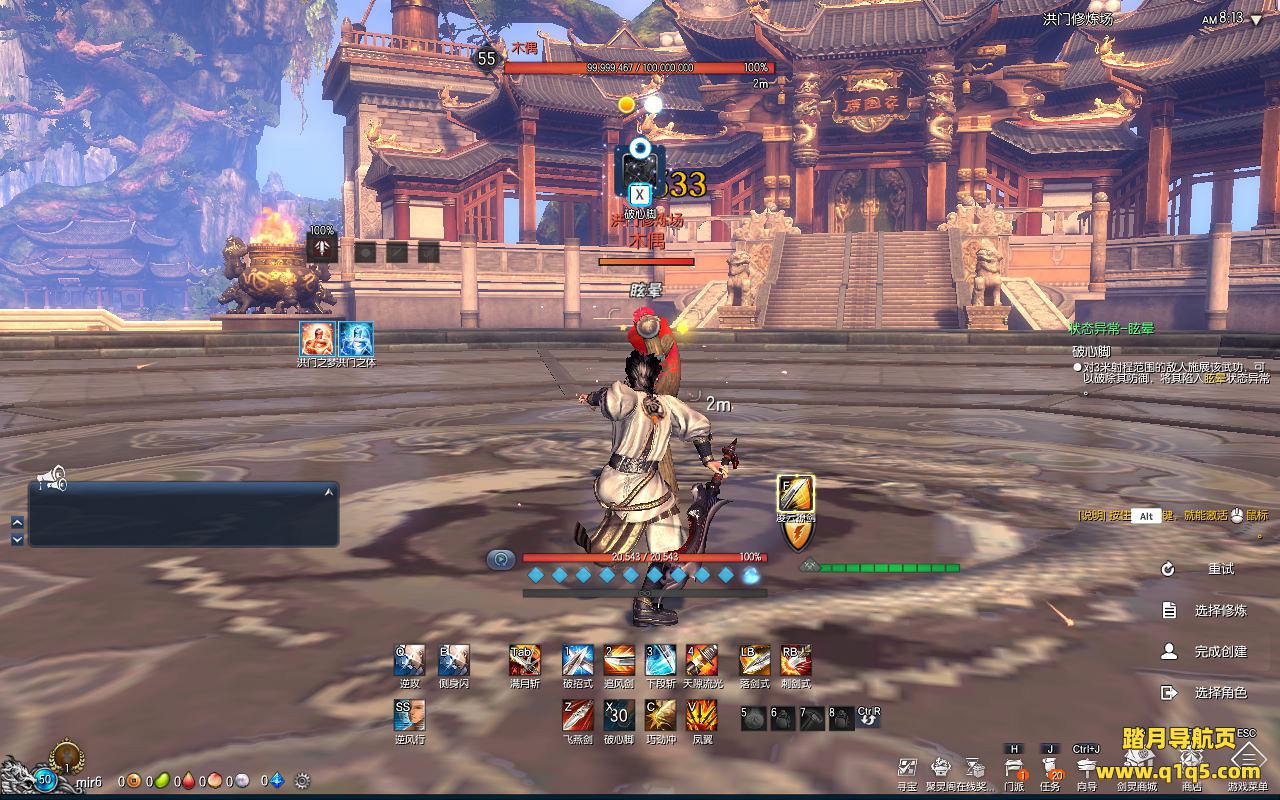Go to 选择角色 character select
This screenshot has width=1280, height=800.
point(1220,692)
